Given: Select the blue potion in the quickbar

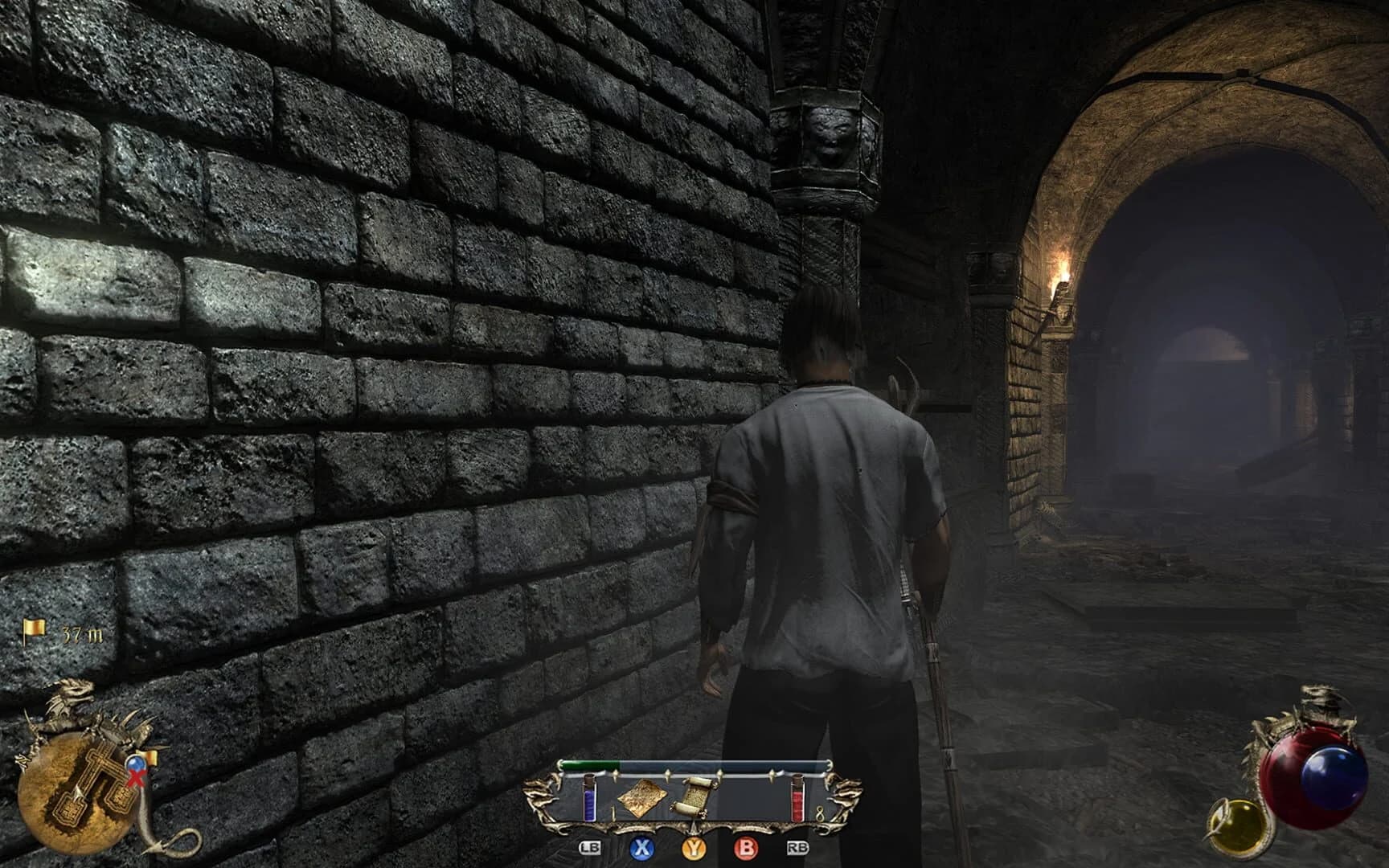Looking at the screenshot, I should [x=590, y=798].
